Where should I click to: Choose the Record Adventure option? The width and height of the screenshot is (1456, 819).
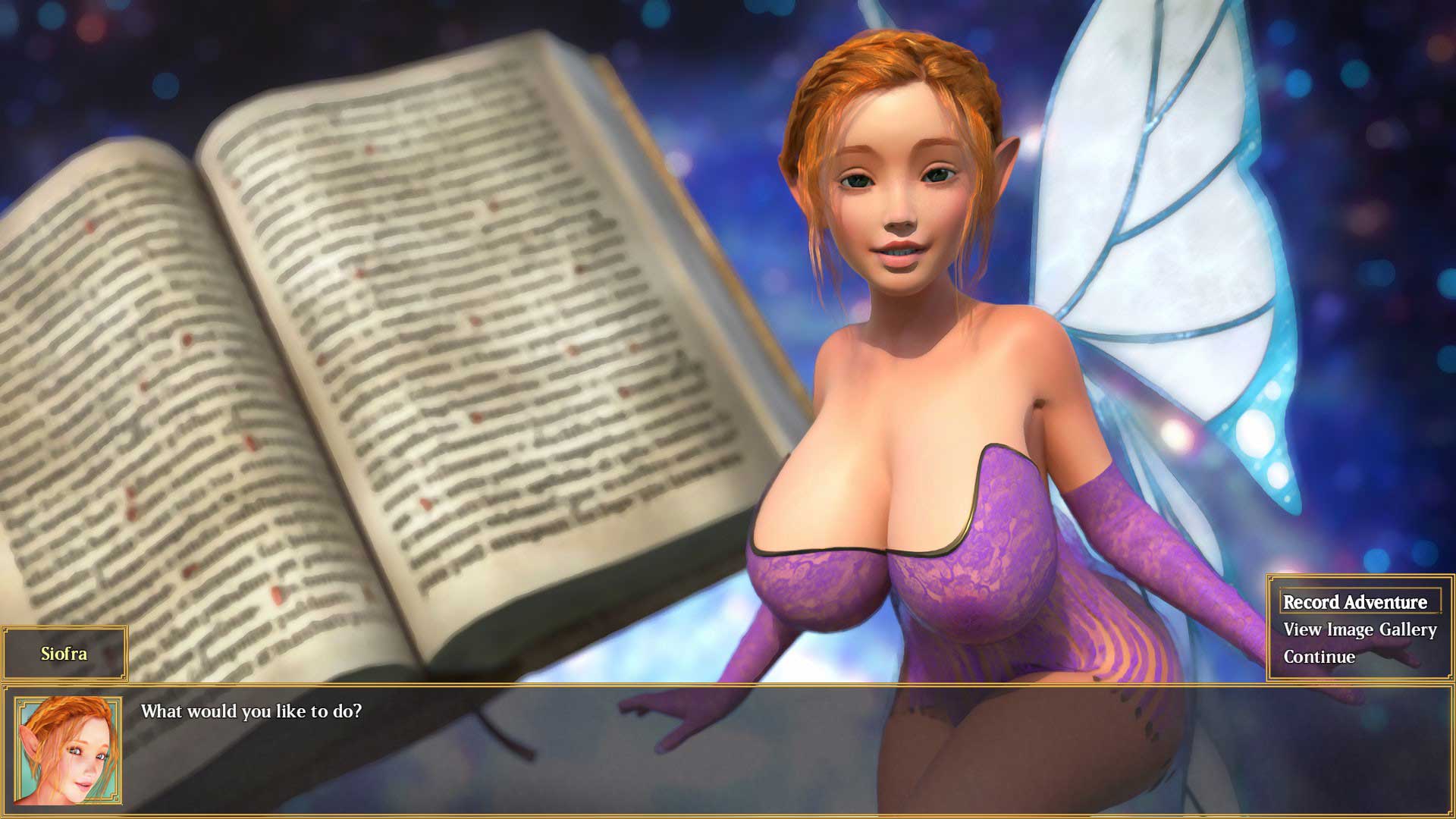click(x=1355, y=602)
